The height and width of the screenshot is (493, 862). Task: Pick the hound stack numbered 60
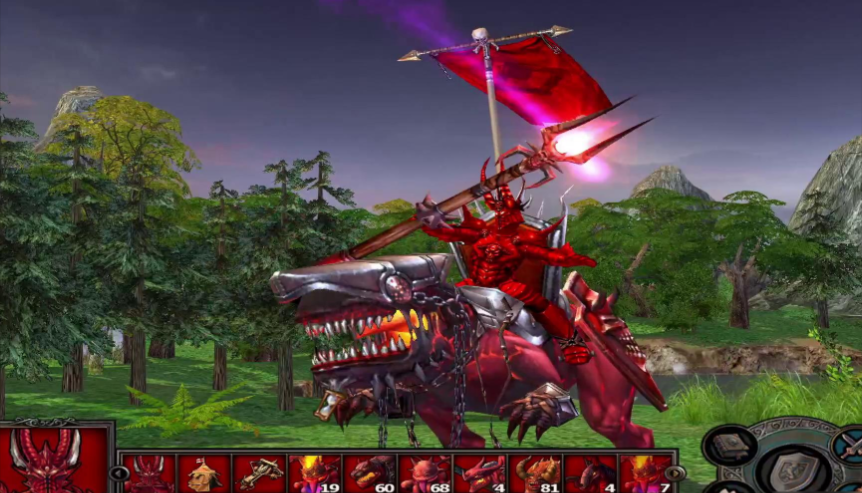pyautogui.click(x=369, y=474)
